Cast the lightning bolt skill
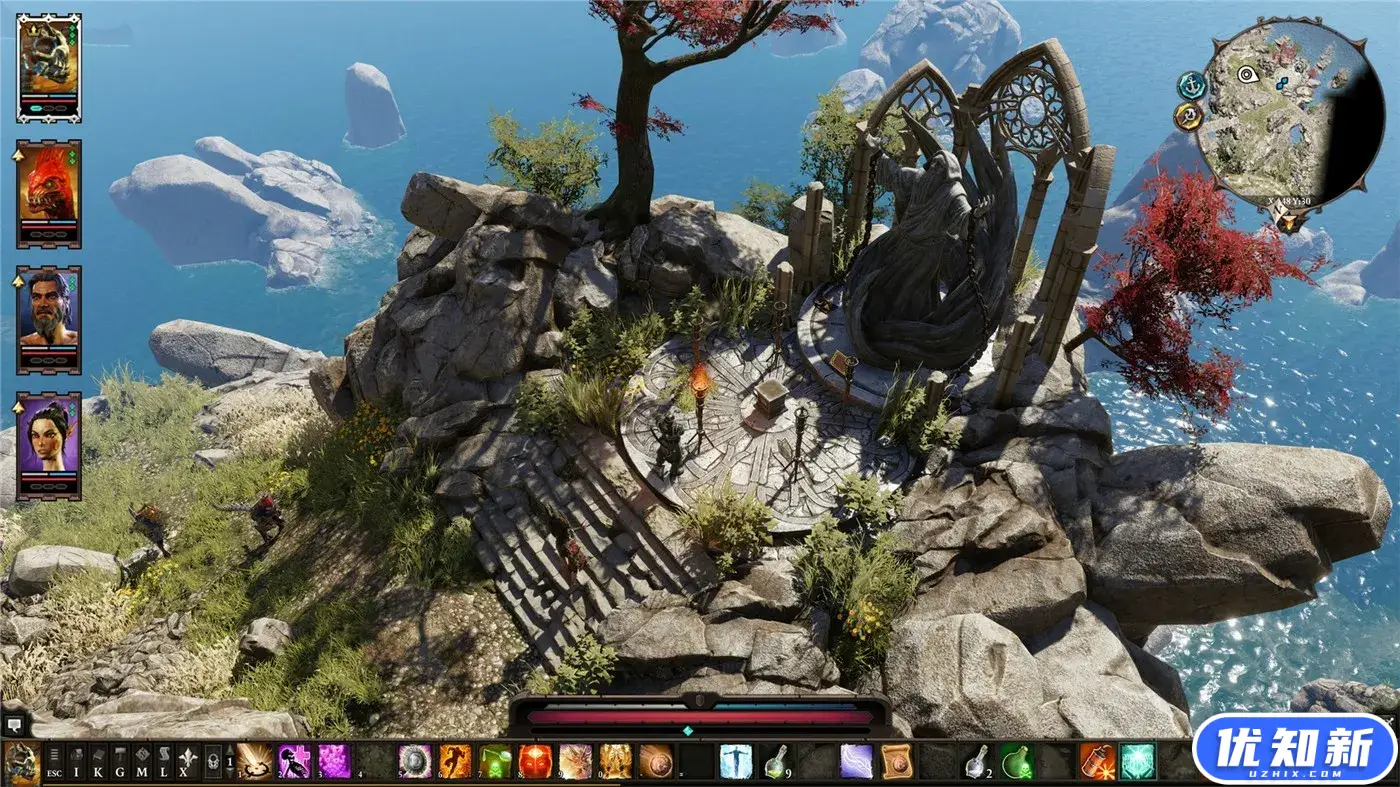Screen dimensions: 1400x787 [856, 761]
